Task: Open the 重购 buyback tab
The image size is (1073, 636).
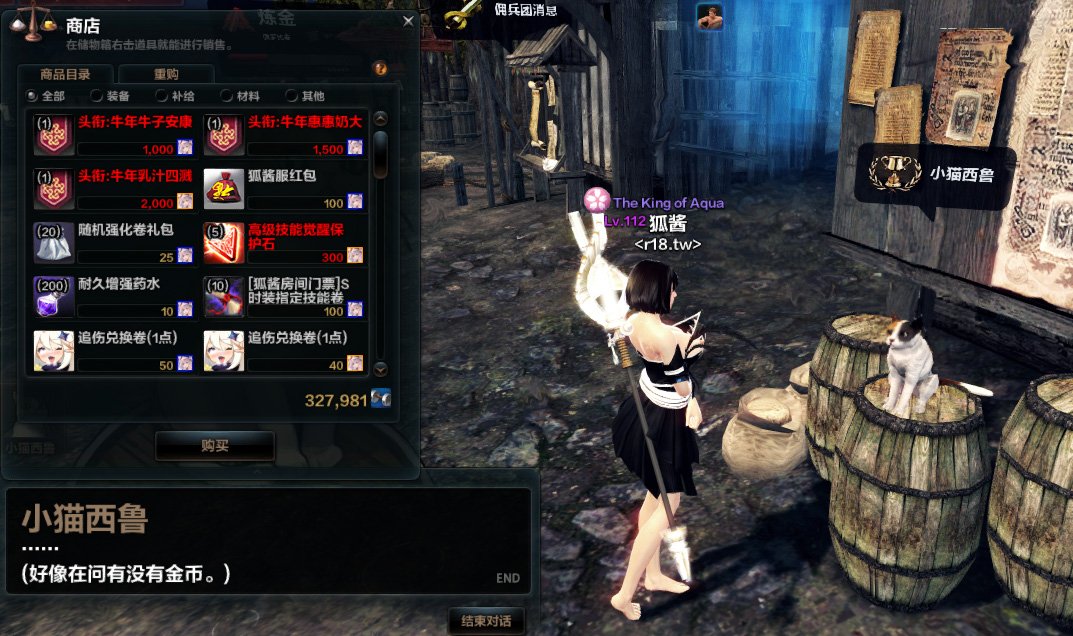Action: (x=166, y=74)
